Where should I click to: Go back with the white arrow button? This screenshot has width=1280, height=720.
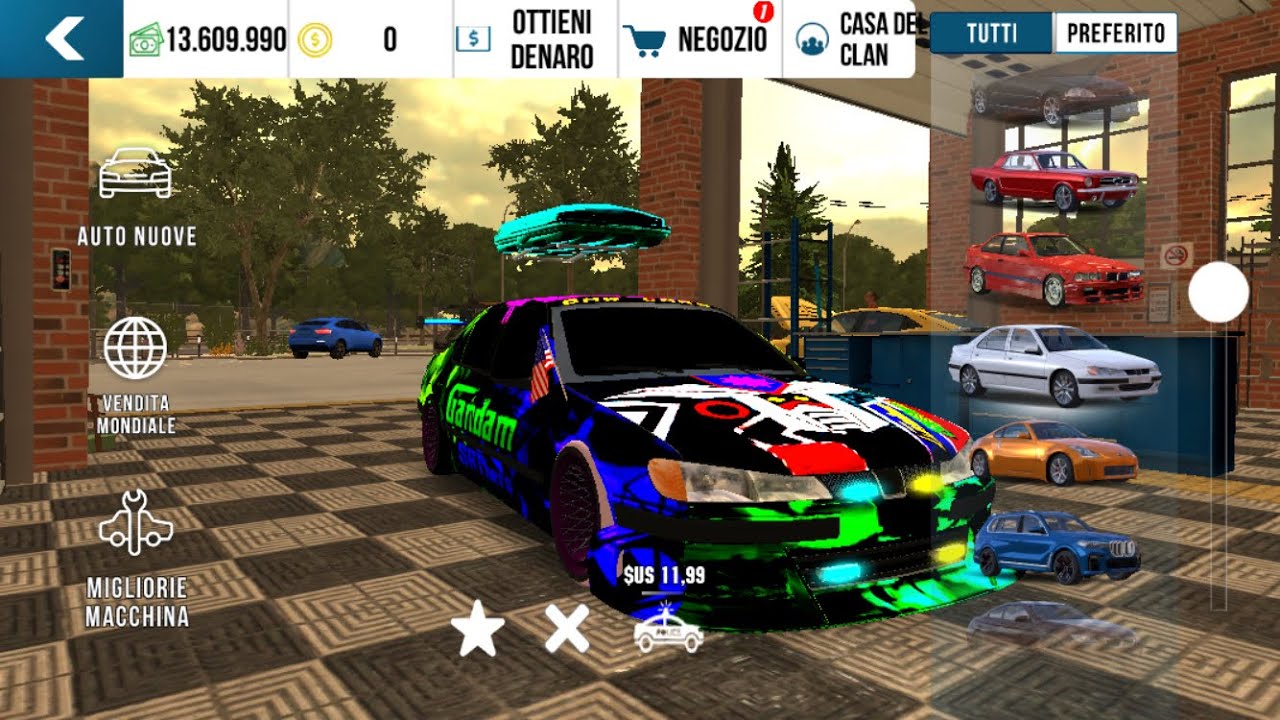pyautogui.click(x=63, y=39)
